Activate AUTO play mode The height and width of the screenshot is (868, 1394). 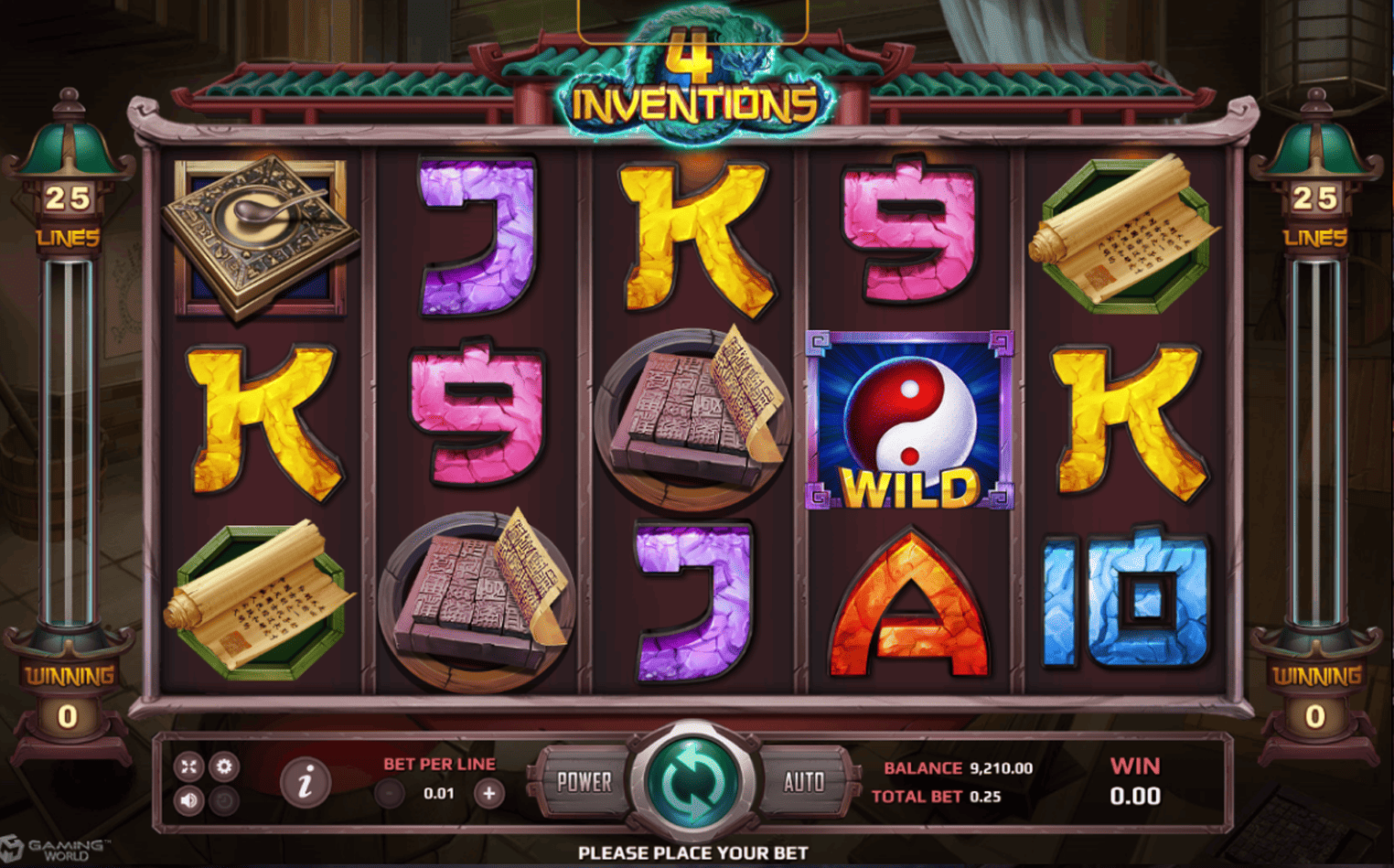click(802, 783)
